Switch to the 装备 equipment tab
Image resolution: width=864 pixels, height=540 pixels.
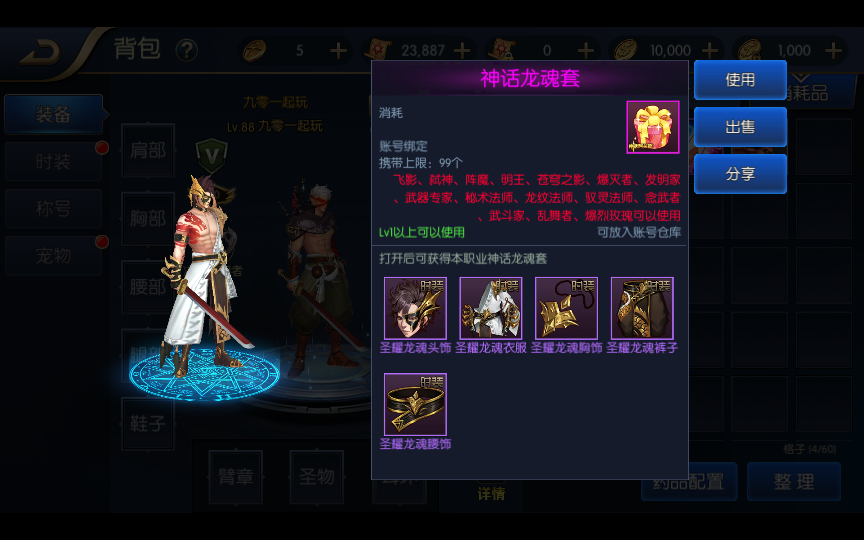tap(53, 115)
